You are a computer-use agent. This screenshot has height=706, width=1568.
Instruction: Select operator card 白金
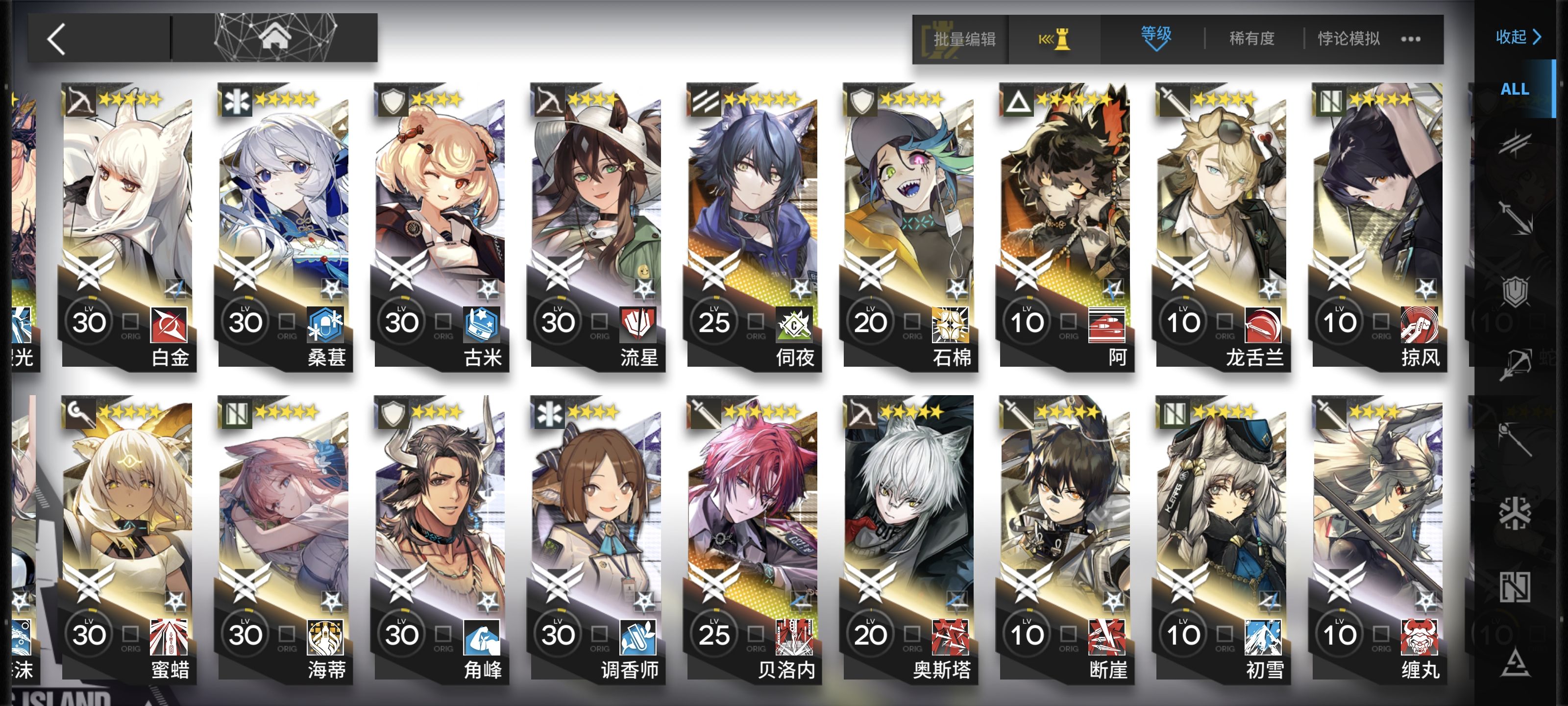128,226
